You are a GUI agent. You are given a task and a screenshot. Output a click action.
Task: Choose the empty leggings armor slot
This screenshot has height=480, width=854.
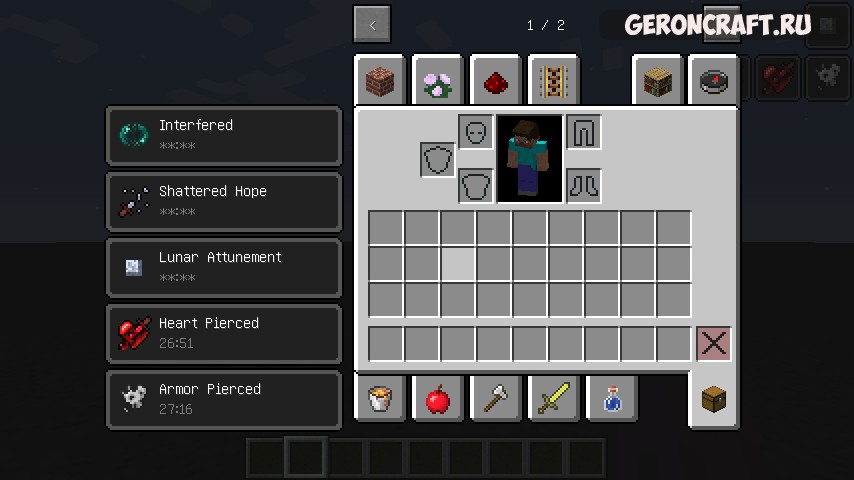coord(584,132)
